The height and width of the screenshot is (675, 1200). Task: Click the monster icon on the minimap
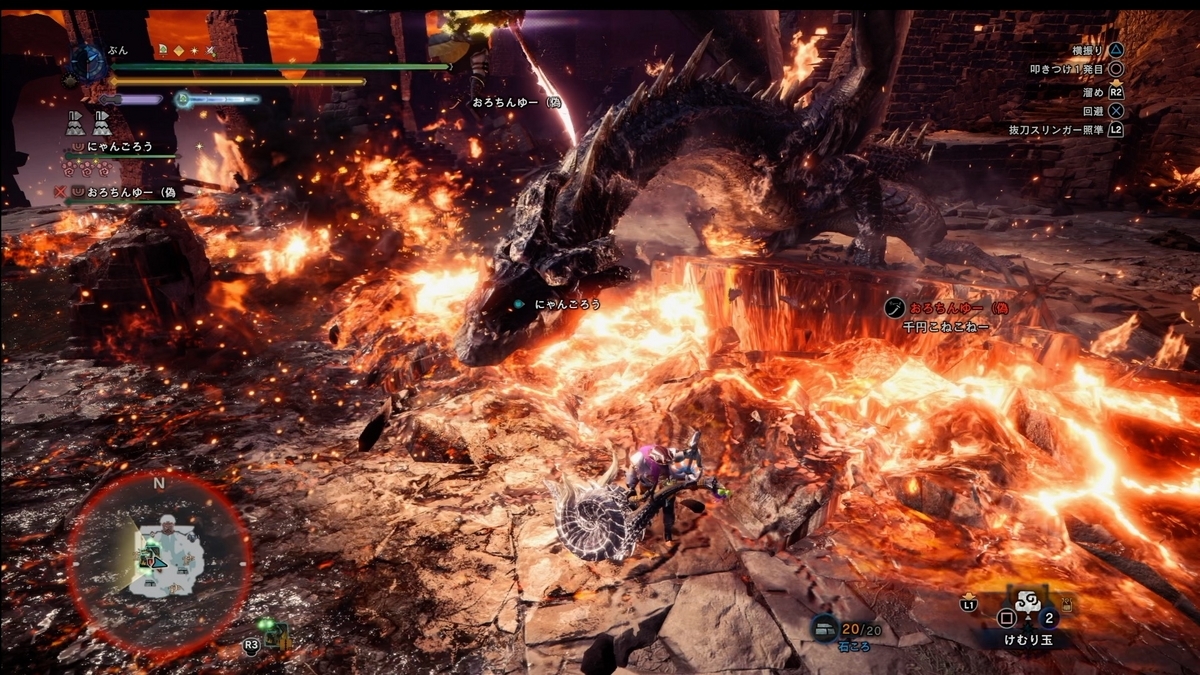(x=167, y=525)
